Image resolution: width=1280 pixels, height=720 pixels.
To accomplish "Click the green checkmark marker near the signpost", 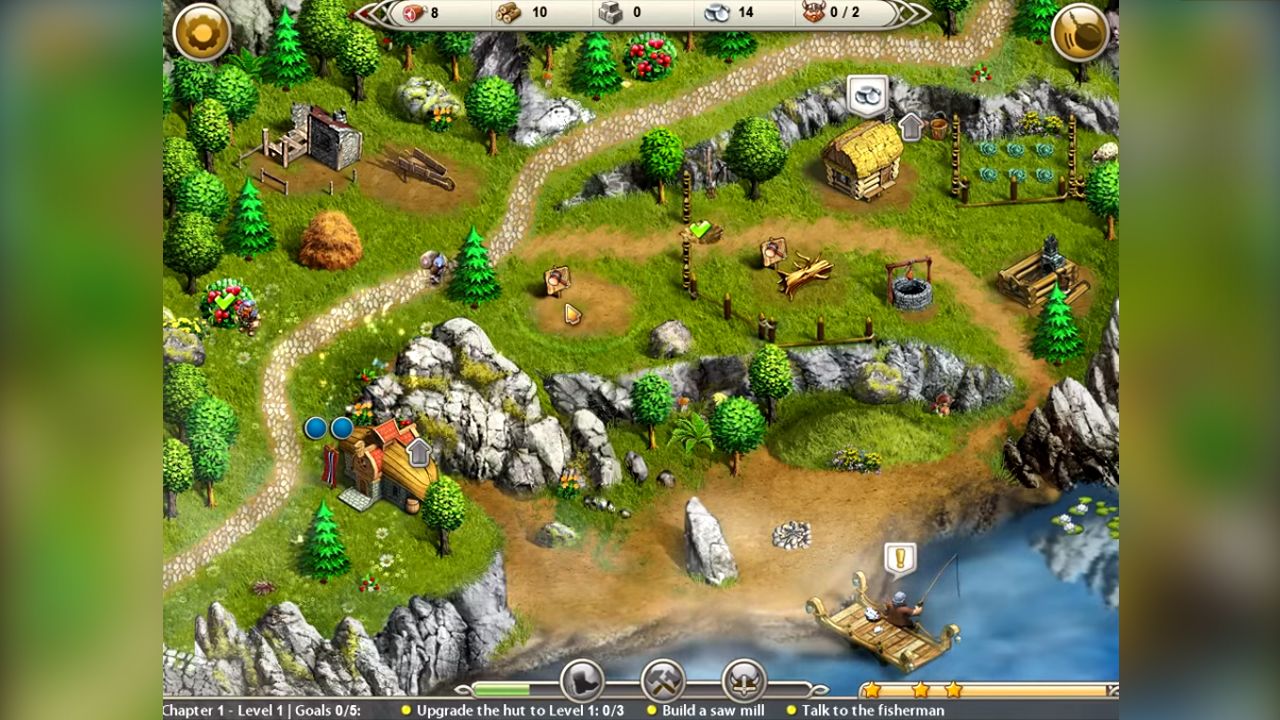I will pyautogui.click(x=697, y=228).
